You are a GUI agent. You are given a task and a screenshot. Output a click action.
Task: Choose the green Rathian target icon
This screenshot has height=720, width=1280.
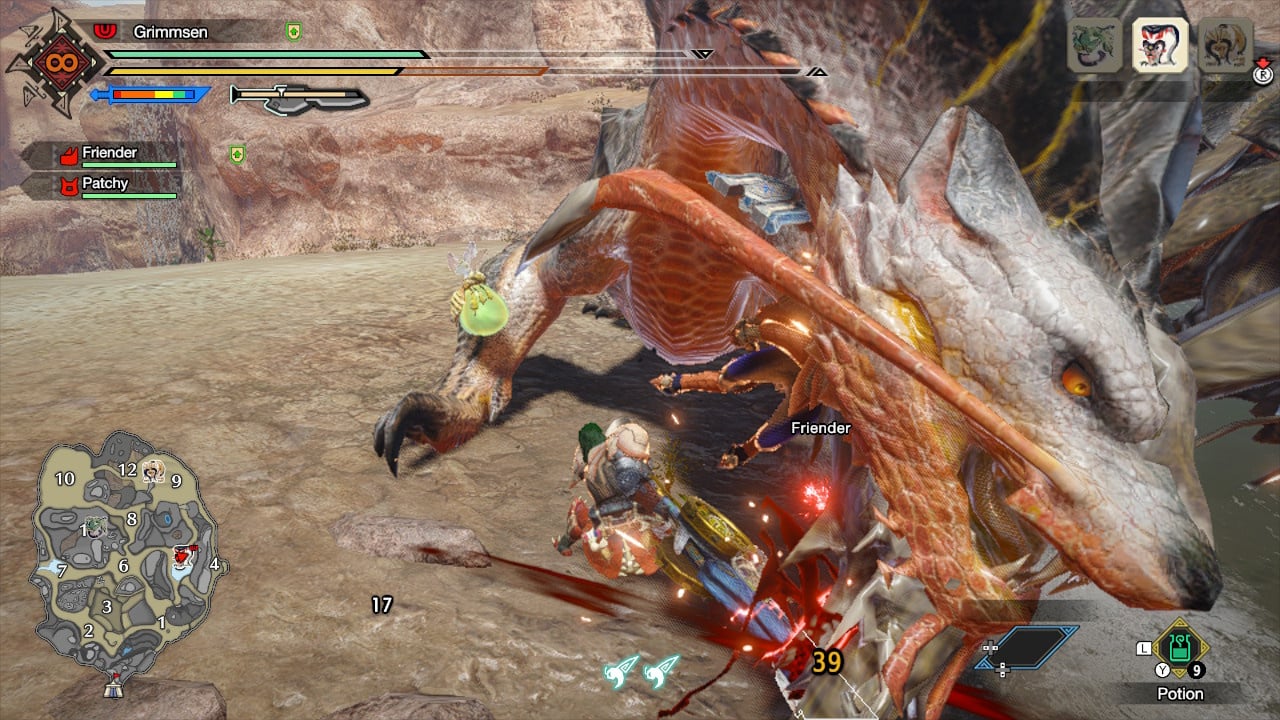point(1094,46)
